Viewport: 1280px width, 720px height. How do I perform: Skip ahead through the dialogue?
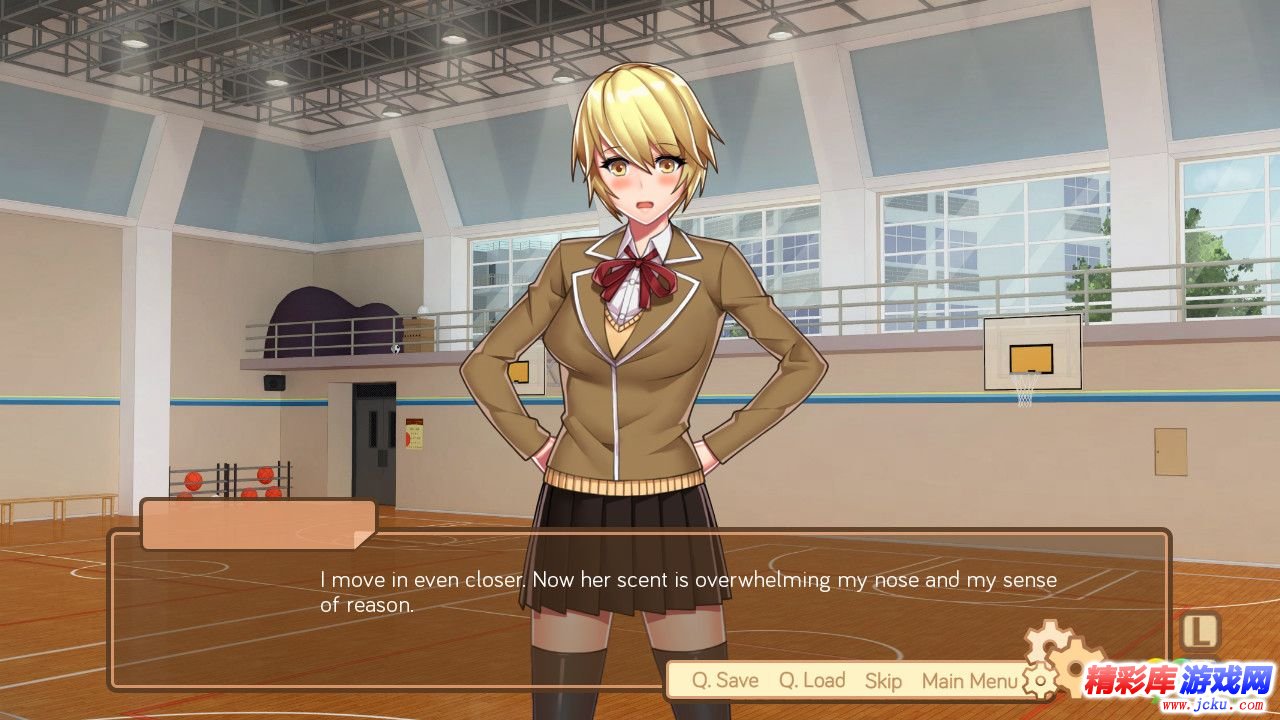883,681
